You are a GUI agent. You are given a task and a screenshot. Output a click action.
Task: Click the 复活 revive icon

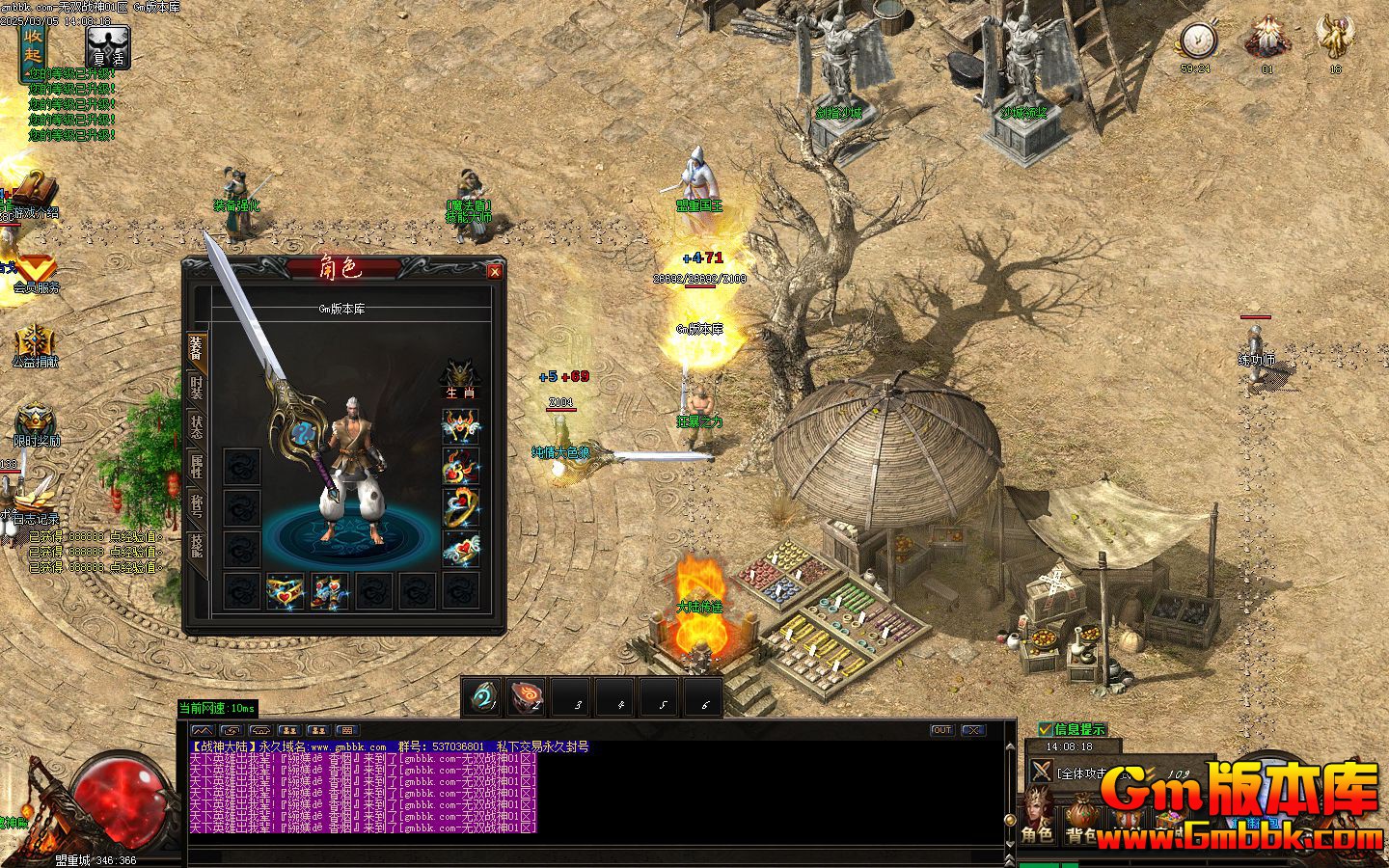(108, 46)
